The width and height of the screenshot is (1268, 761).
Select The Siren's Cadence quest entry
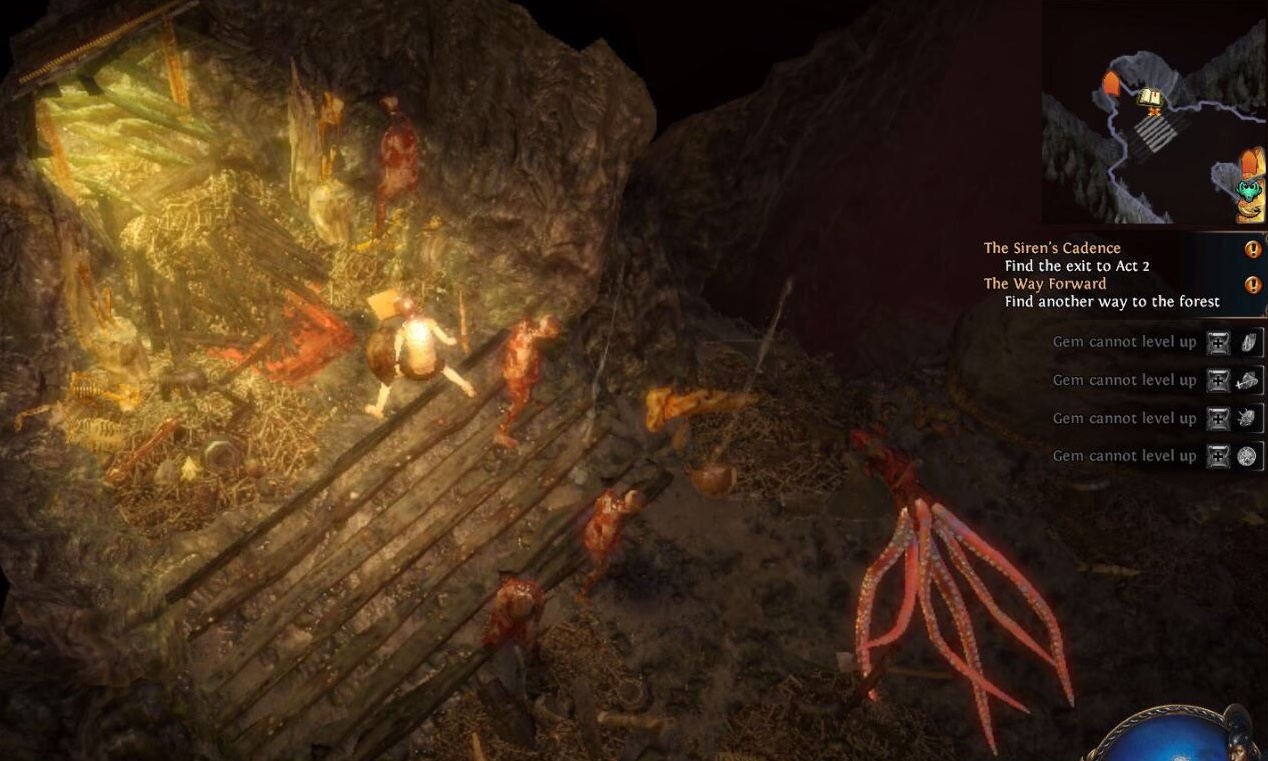click(1052, 248)
